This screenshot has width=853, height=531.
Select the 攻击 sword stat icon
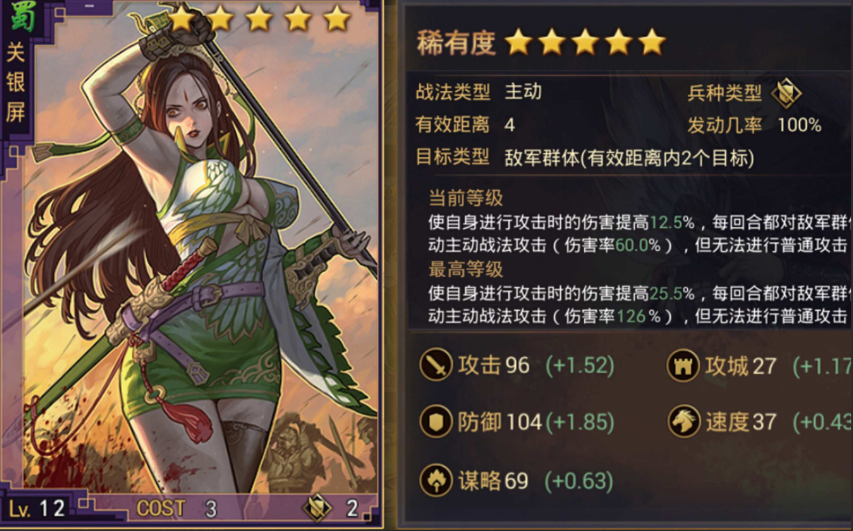tap(436, 366)
